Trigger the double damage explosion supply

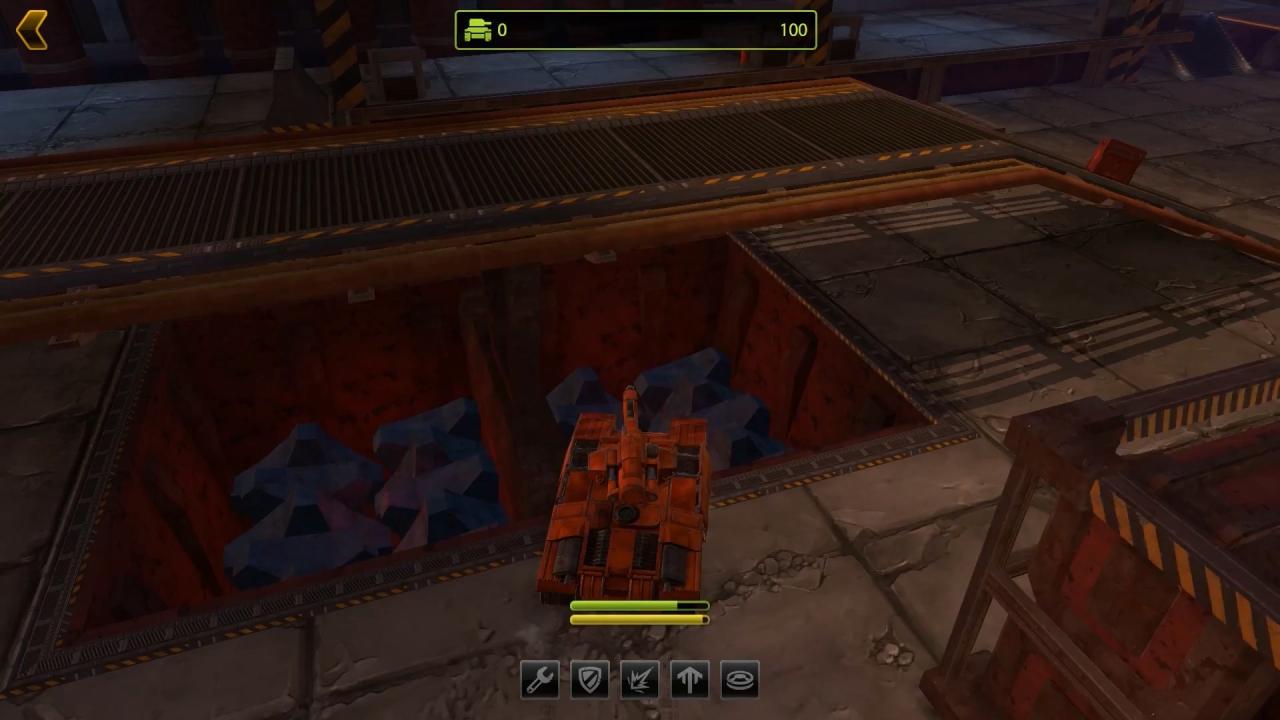tap(639, 680)
